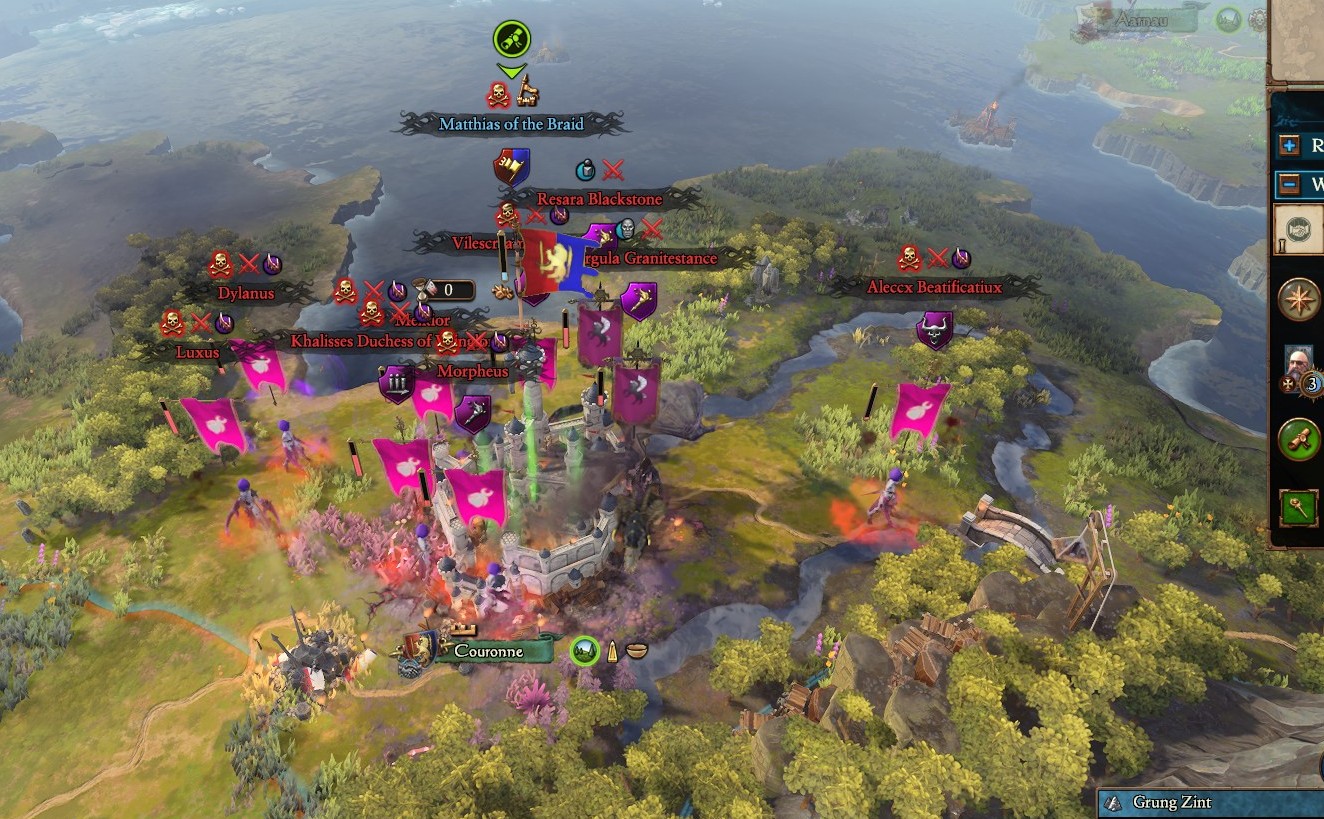Open the Couronne settlement label
The image size is (1324, 819).
click(x=488, y=651)
